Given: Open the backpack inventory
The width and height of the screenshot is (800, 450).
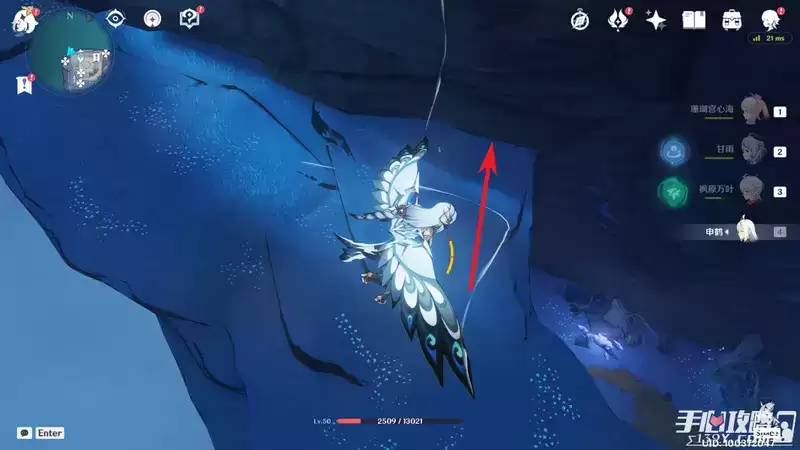Looking at the screenshot, I should (731, 19).
